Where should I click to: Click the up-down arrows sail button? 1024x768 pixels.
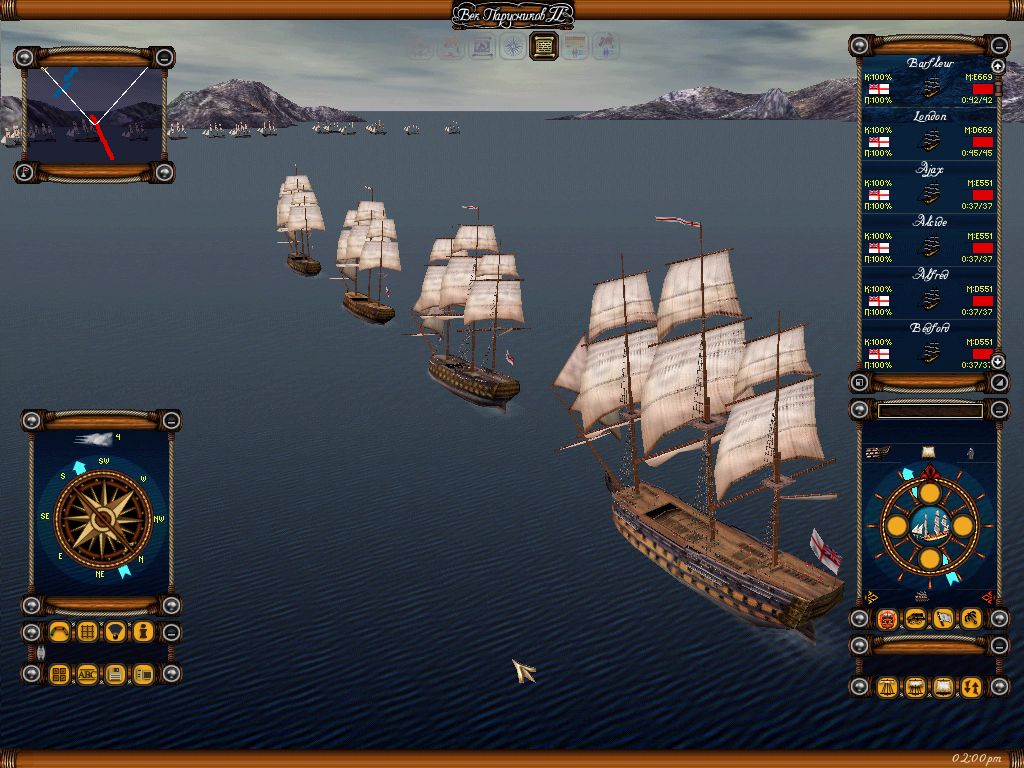click(x=970, y=687)
